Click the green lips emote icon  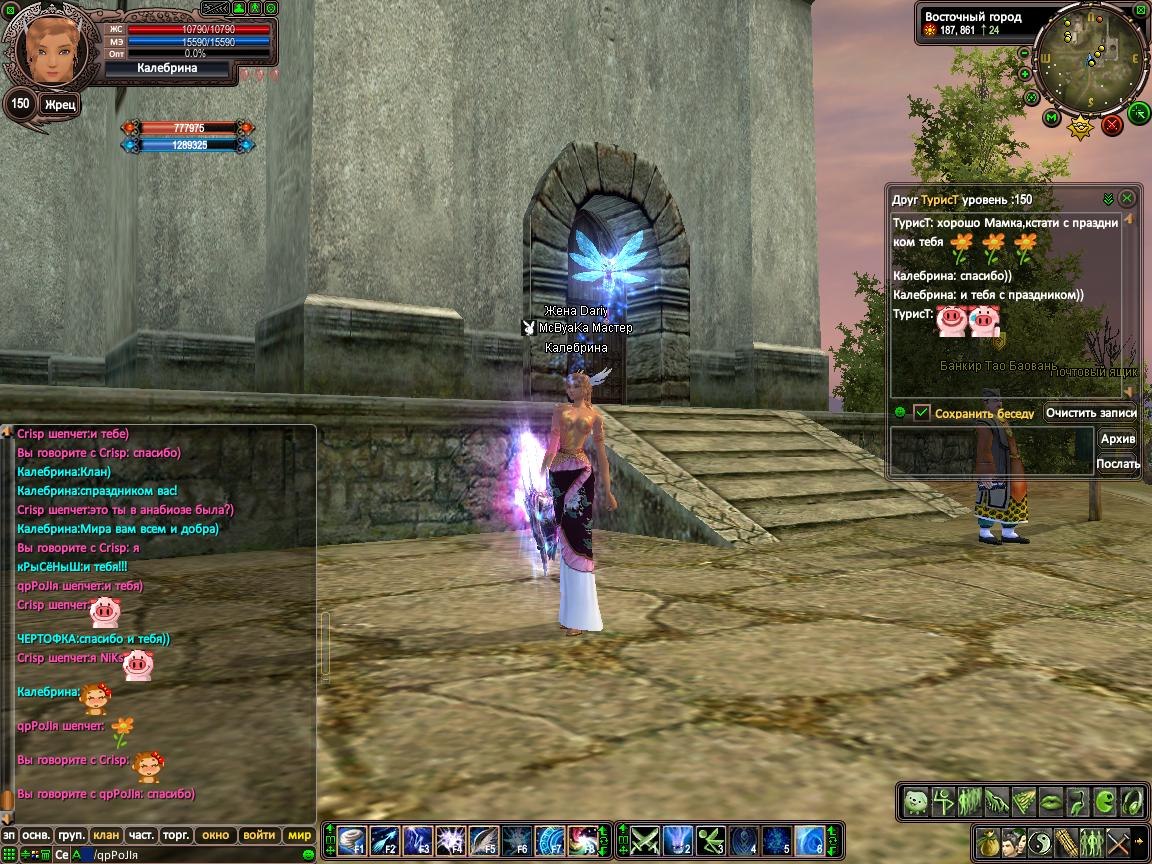[x=1050, y=801]
